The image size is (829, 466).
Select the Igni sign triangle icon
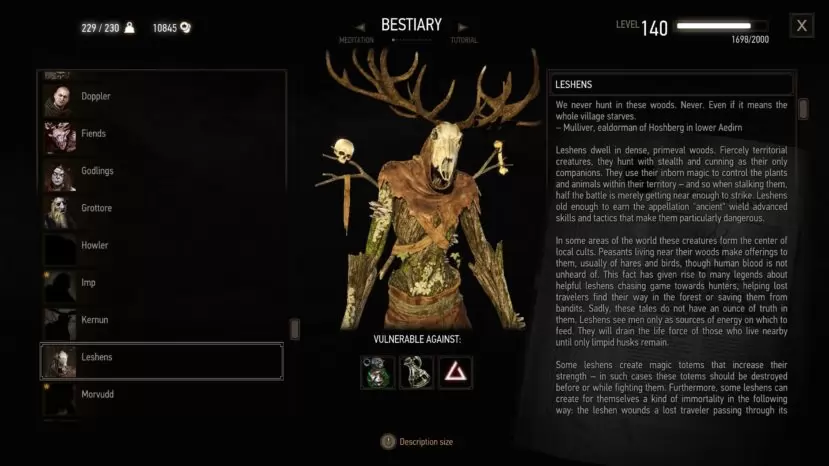(455, 372)
